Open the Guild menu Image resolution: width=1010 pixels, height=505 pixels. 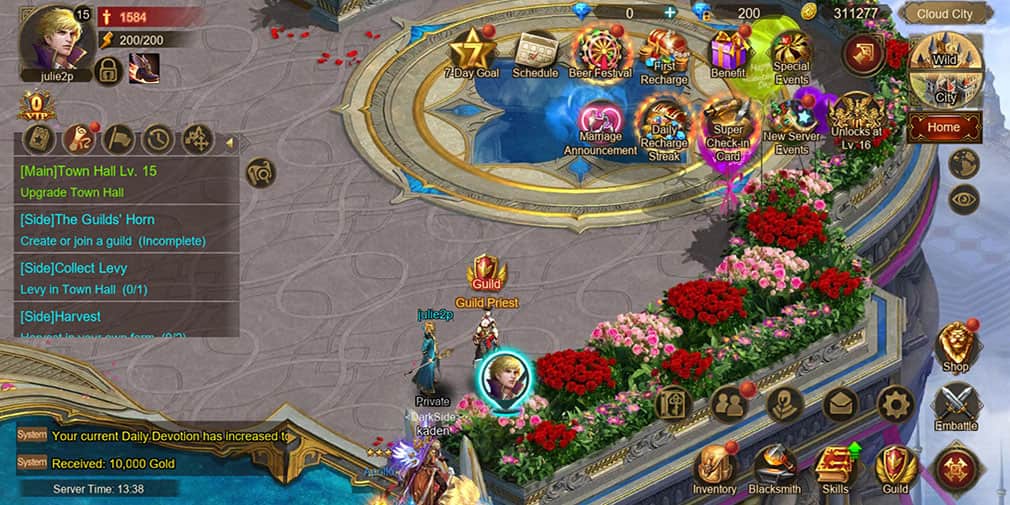click(895, 466)
